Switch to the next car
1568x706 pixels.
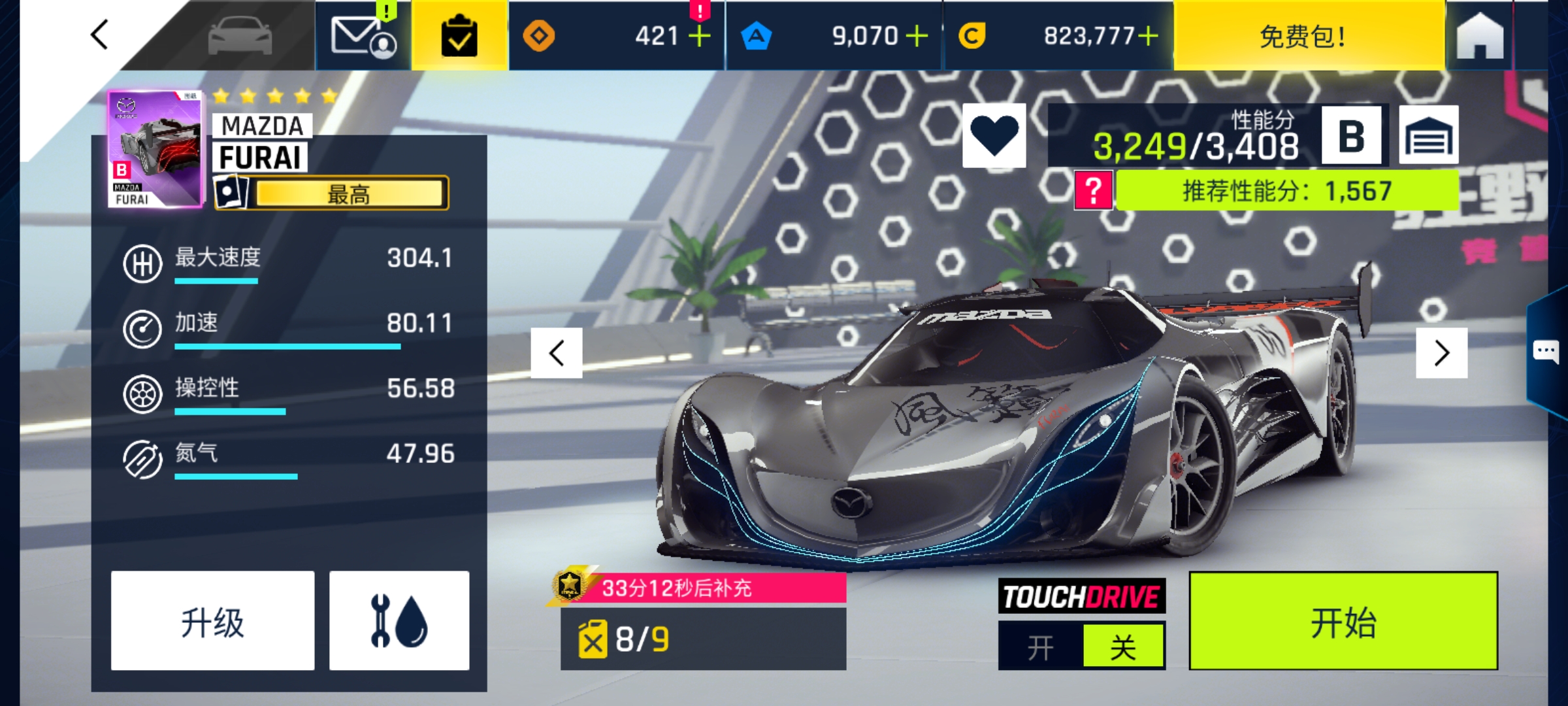[x=1441, y=353]
